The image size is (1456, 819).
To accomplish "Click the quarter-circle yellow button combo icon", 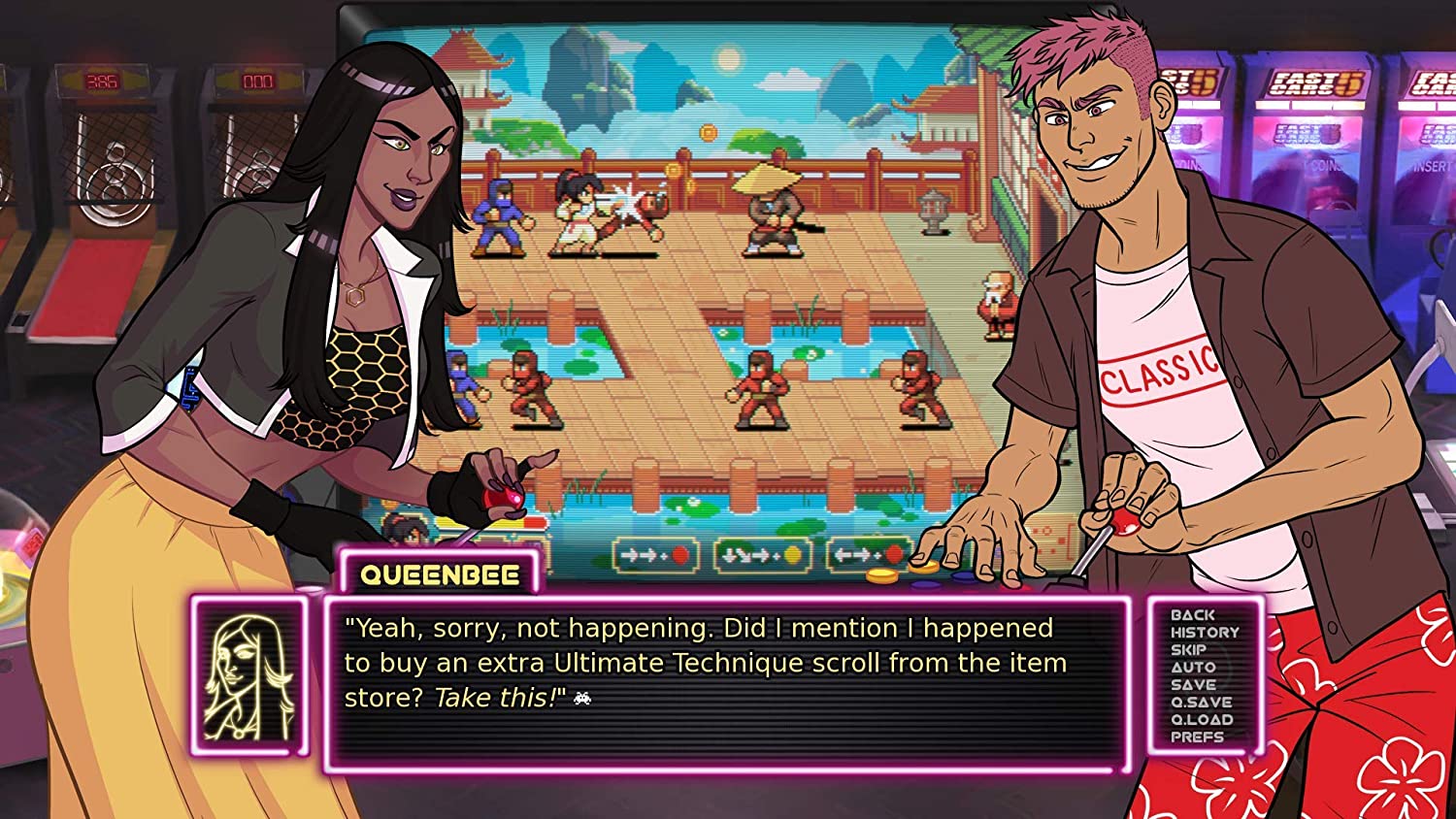I will [x=763, y=555].
